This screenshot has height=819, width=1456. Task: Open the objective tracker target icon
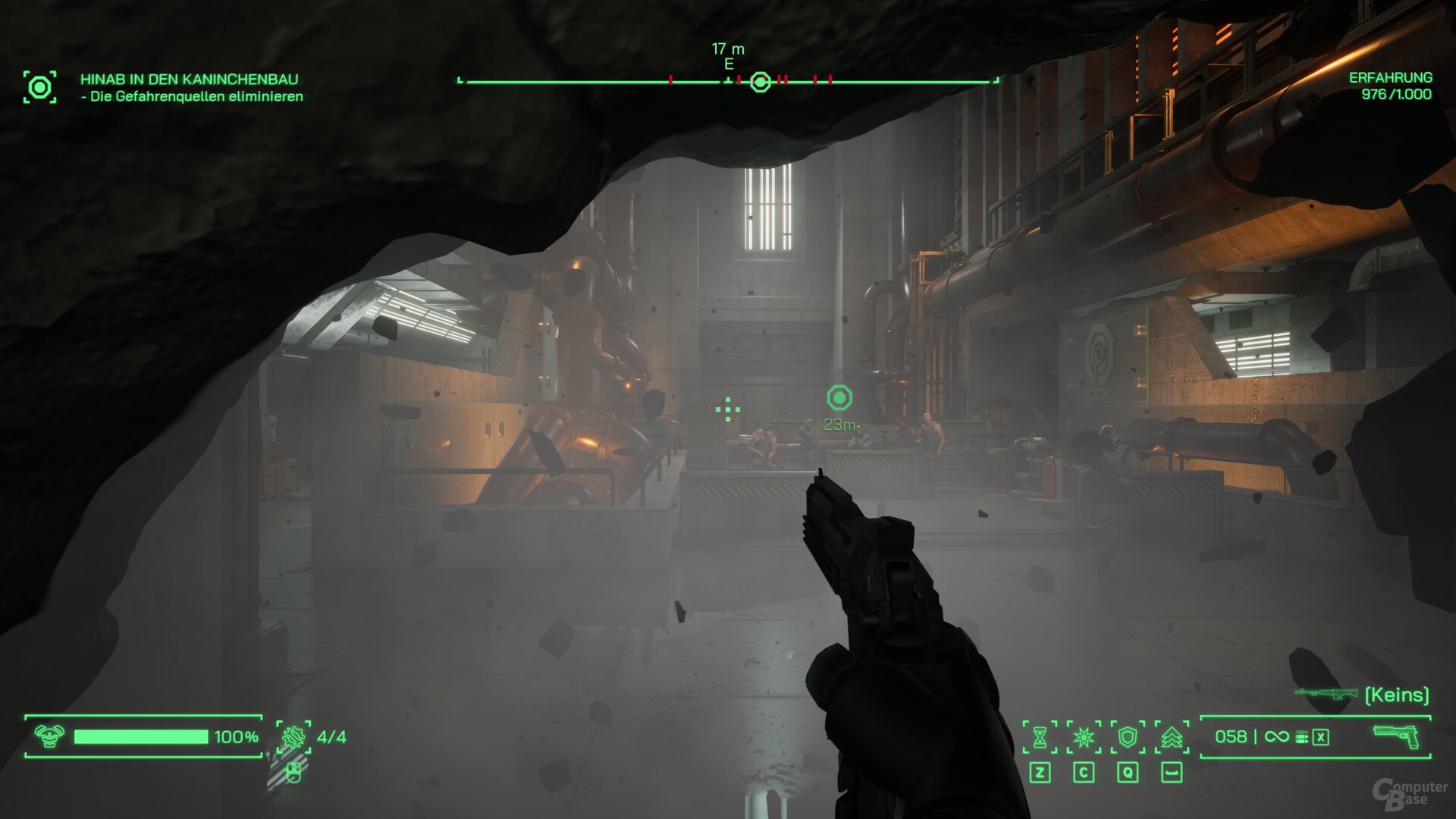[39, 87]
